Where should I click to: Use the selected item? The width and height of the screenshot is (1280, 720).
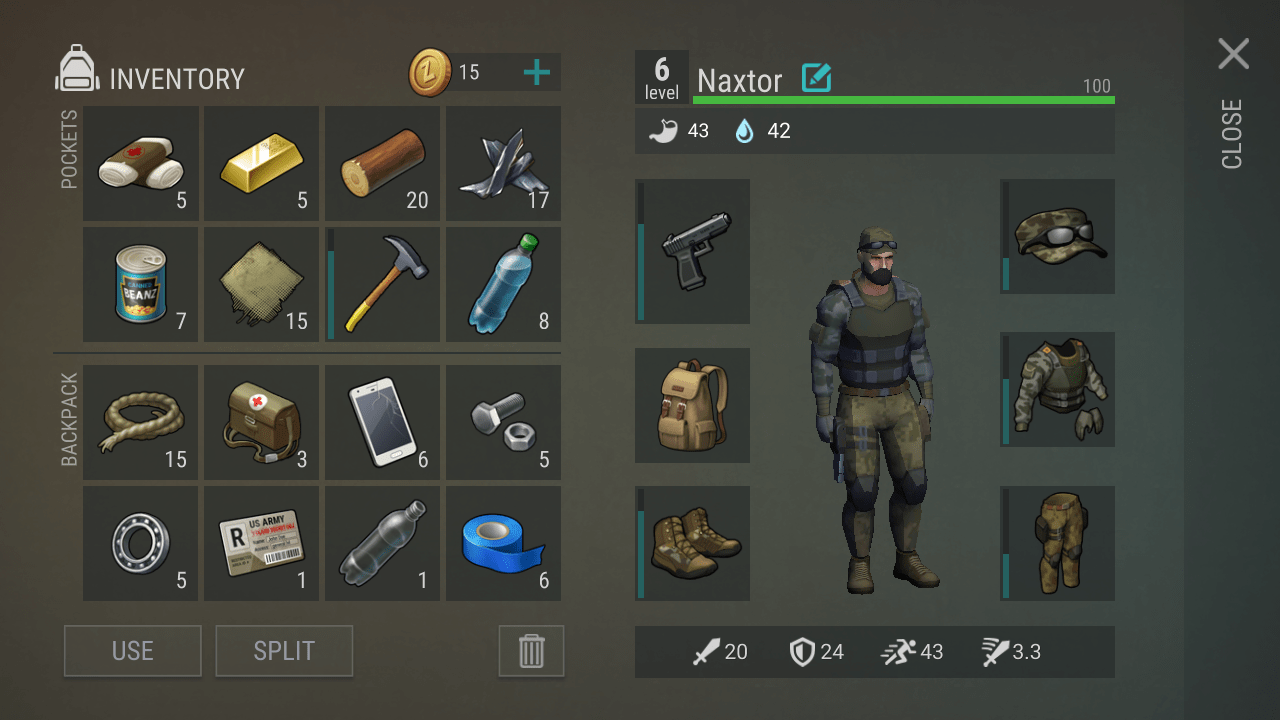[x=133, y=651]
